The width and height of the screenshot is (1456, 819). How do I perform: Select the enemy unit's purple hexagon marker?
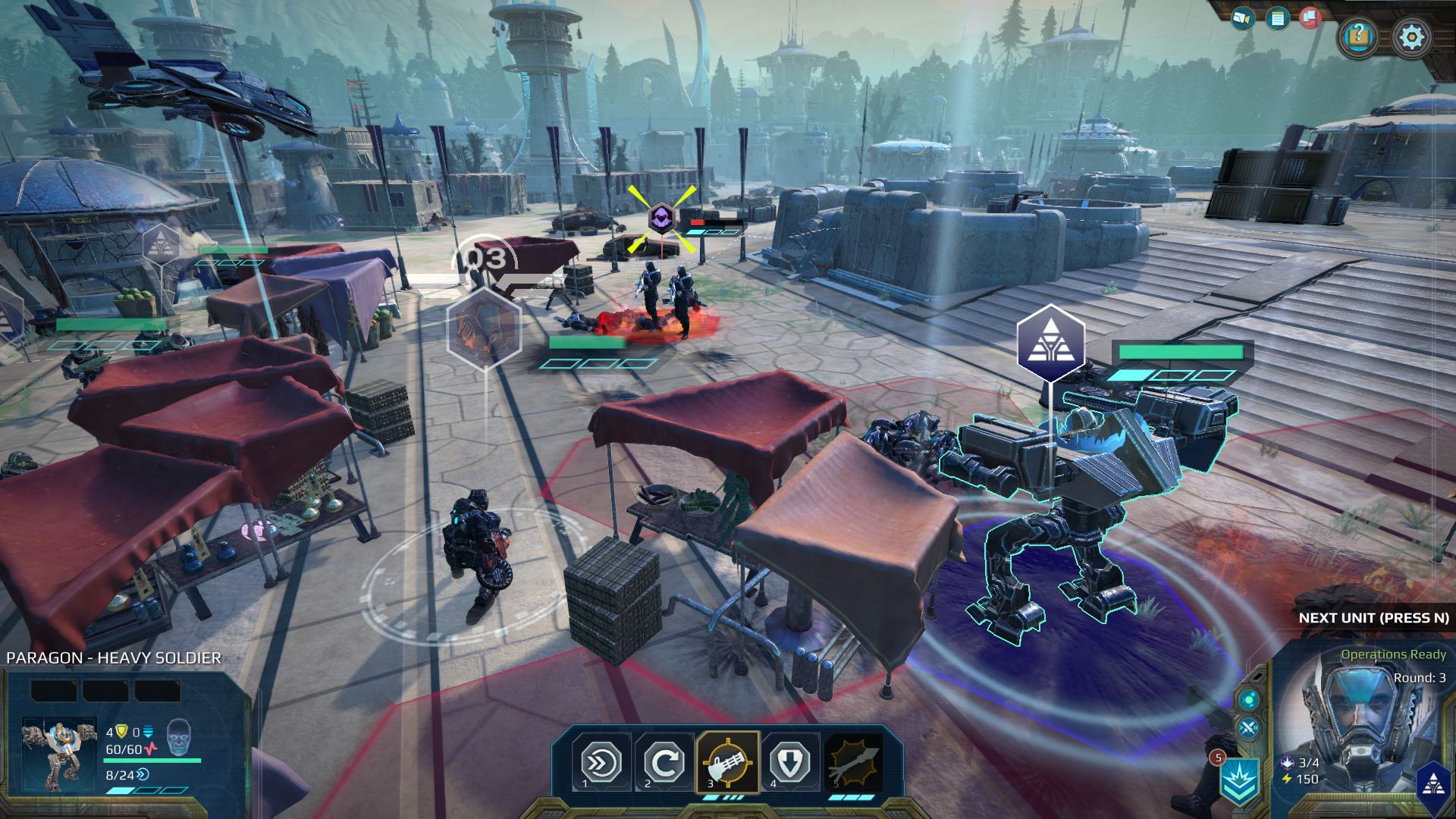(661, 219)
